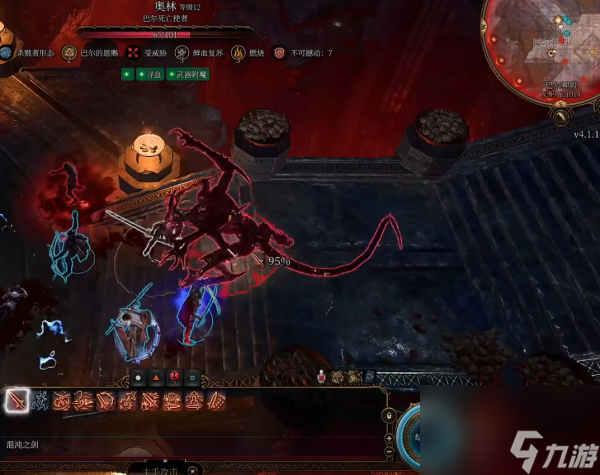Inspect the 燃烧 burning status effect
600x475 pixels.
coord(239,52)
